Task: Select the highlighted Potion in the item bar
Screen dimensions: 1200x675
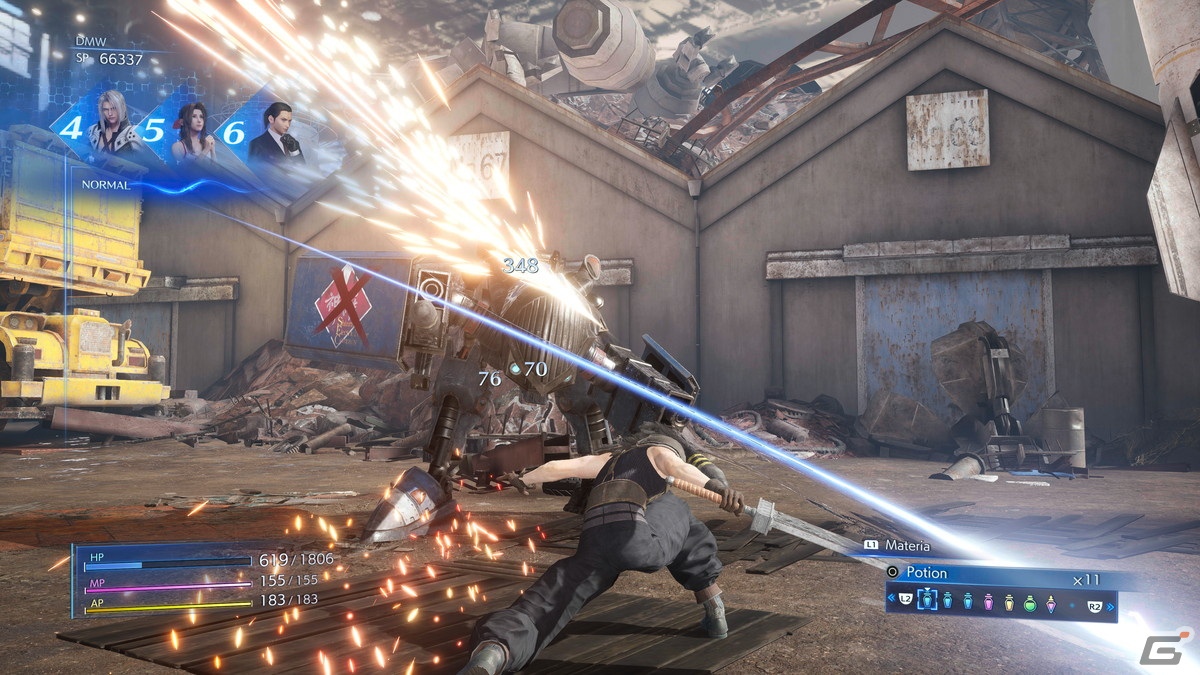Action: pyautogui.click(x=927, y=600)
